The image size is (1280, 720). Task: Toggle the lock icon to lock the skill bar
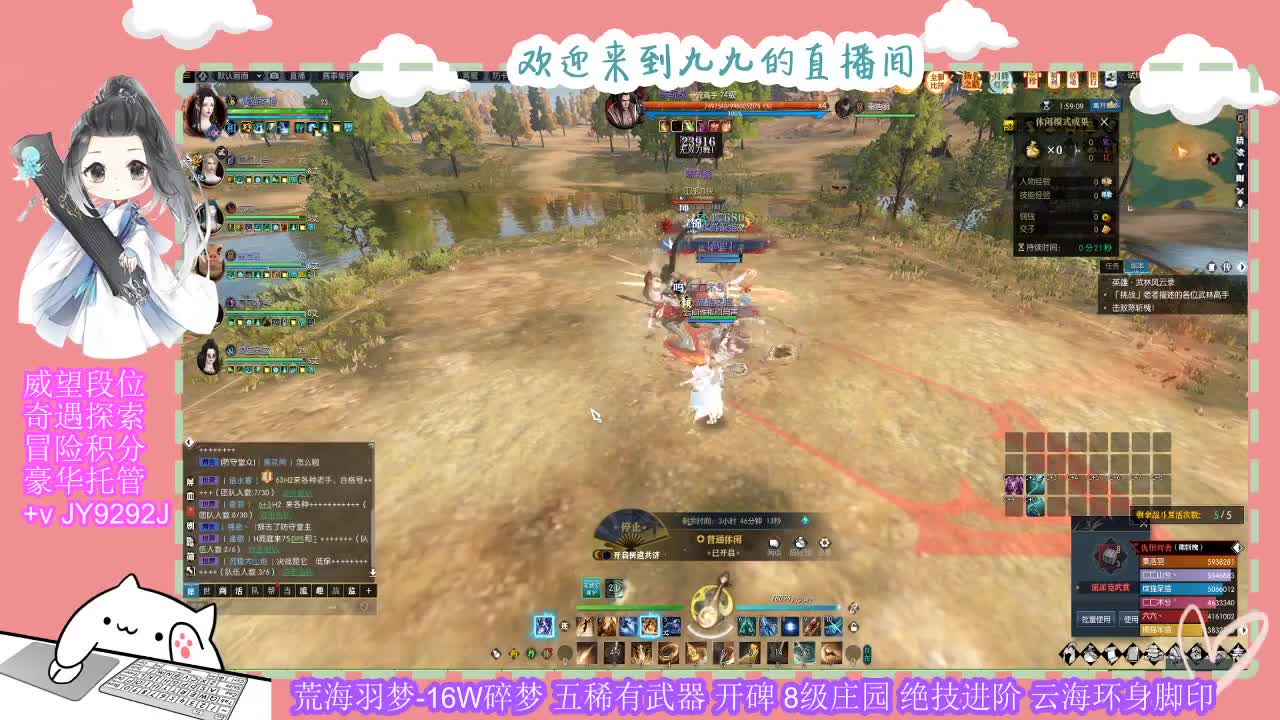tap(855, 627)
